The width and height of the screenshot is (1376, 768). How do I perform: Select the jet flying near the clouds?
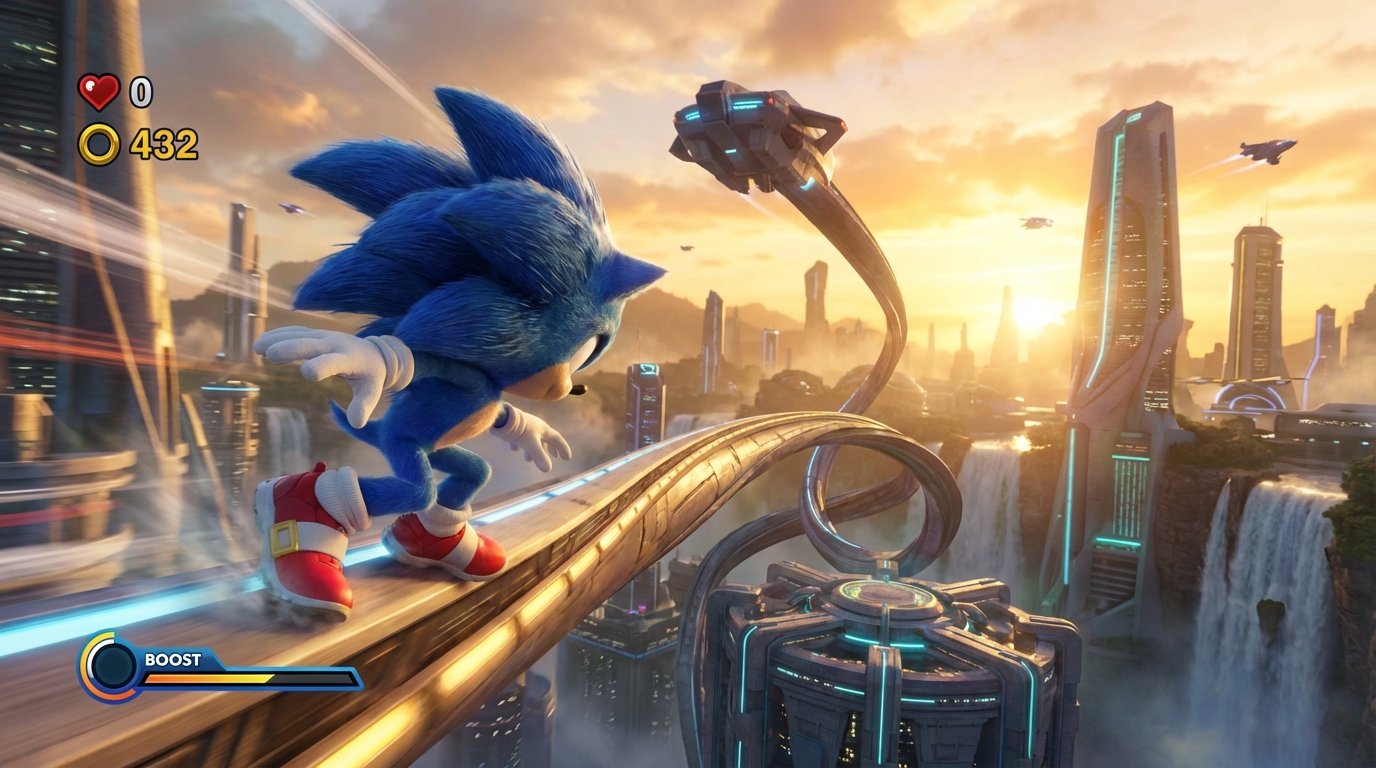1265,153
